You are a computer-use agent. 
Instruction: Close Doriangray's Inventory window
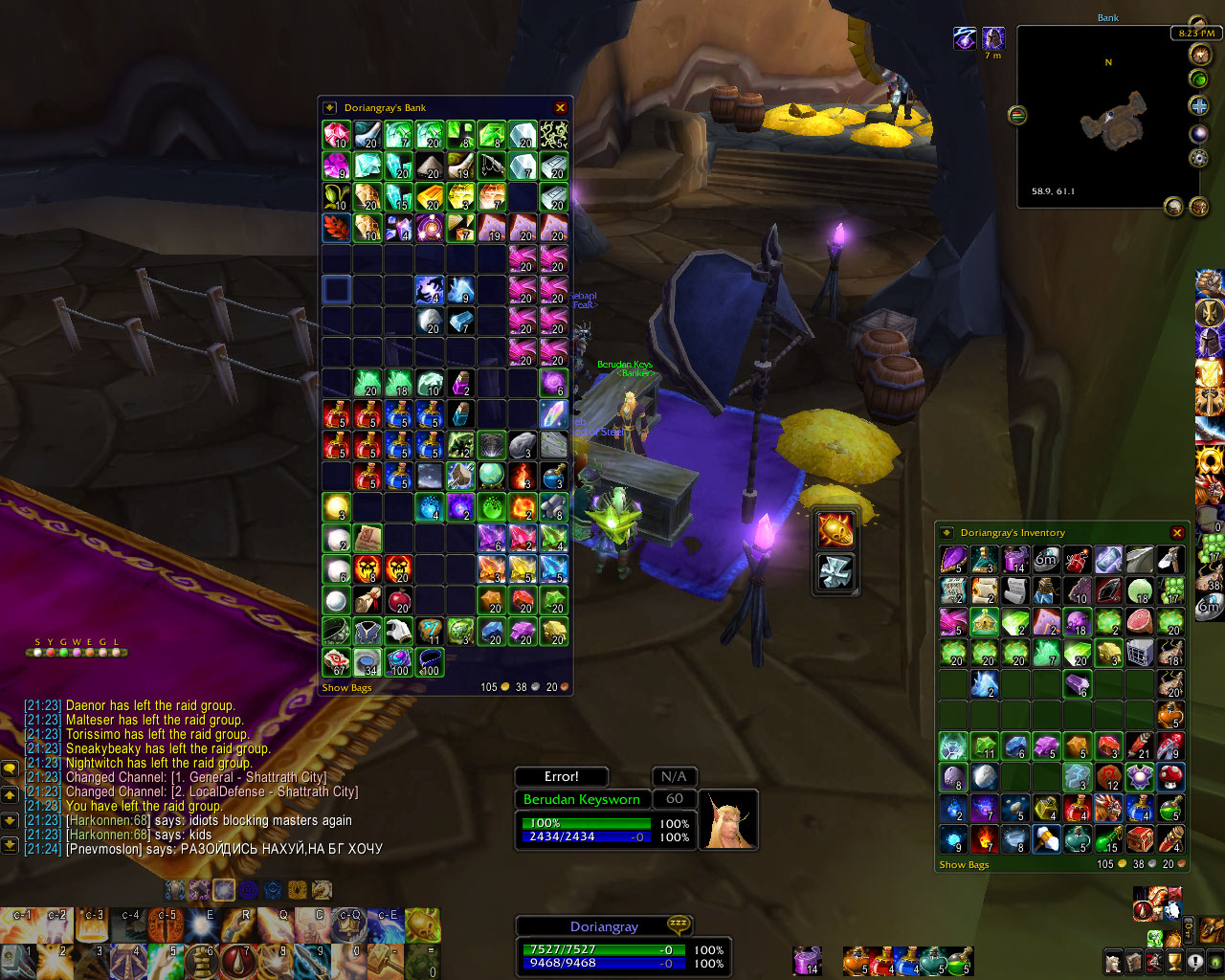tap(1177, 532)
